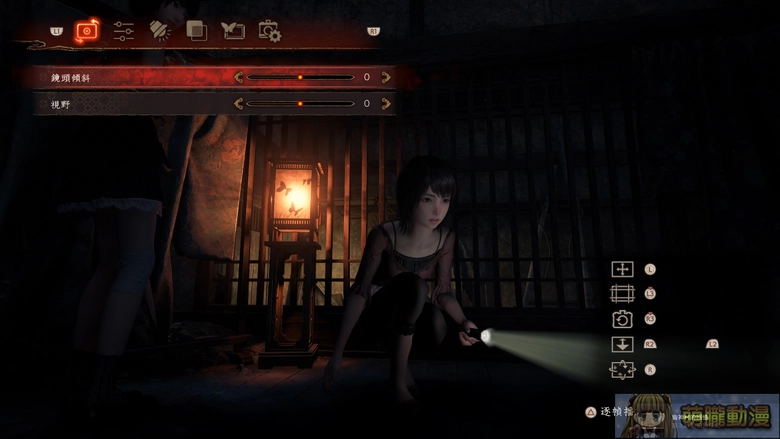Open the flashlight lighting tab
Viewport: 780px width, 439px height.
[x=160, y=31]
